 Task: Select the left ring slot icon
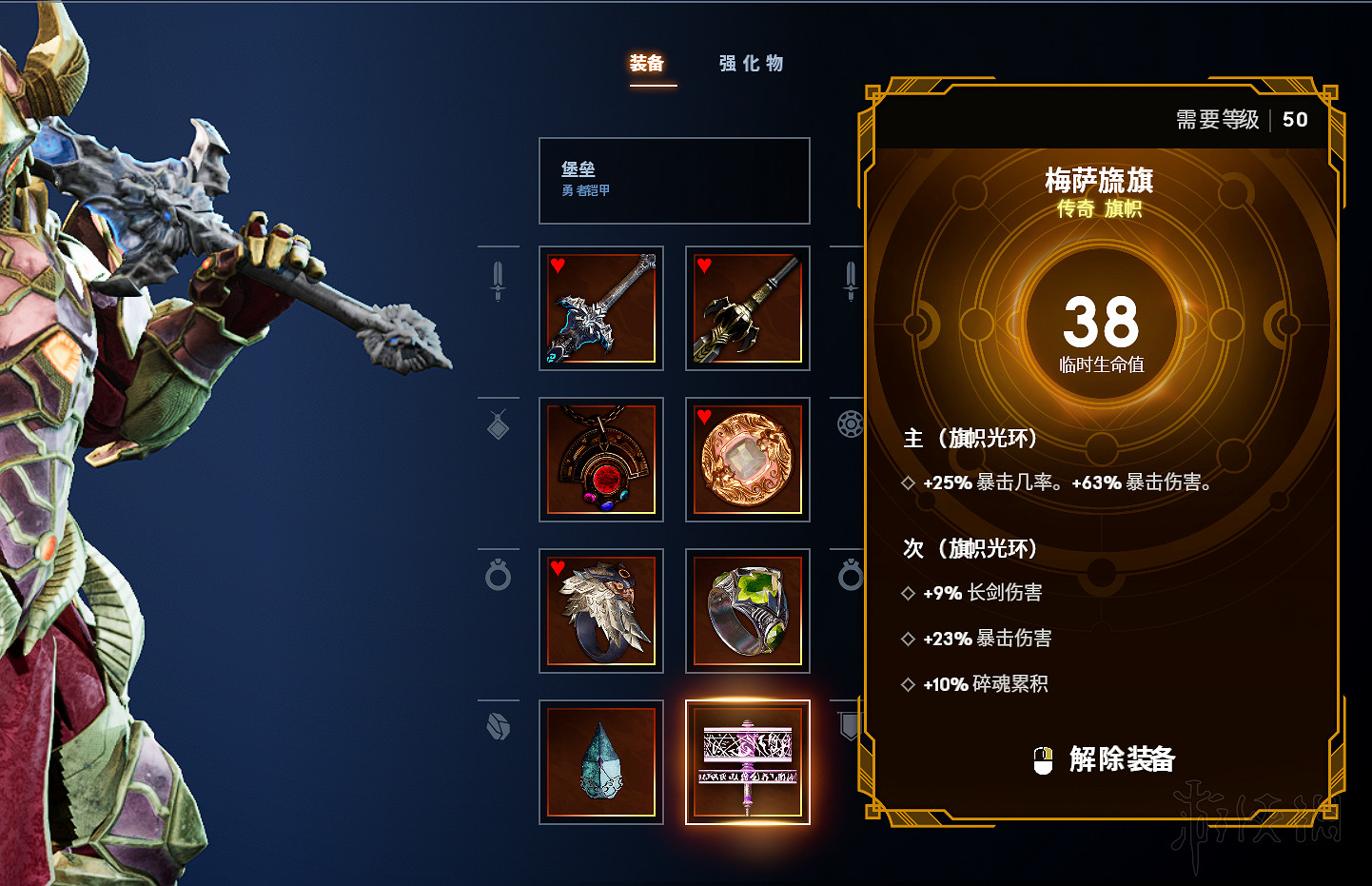coord(499,576)
